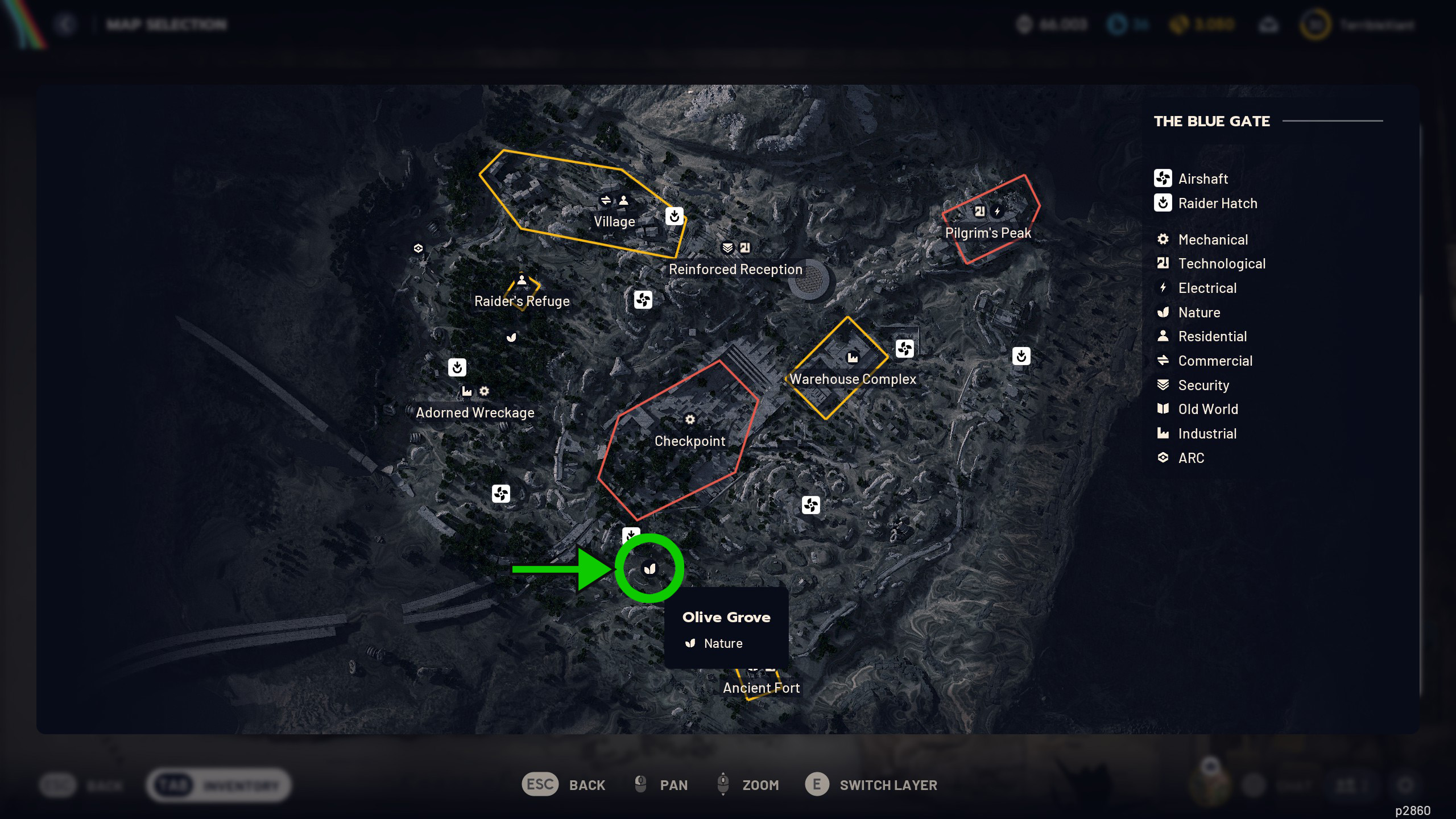Select the ARC legend entry
Viewport: 1456px width, 819px height.
pyautogui.click(x=1191, y=458)
